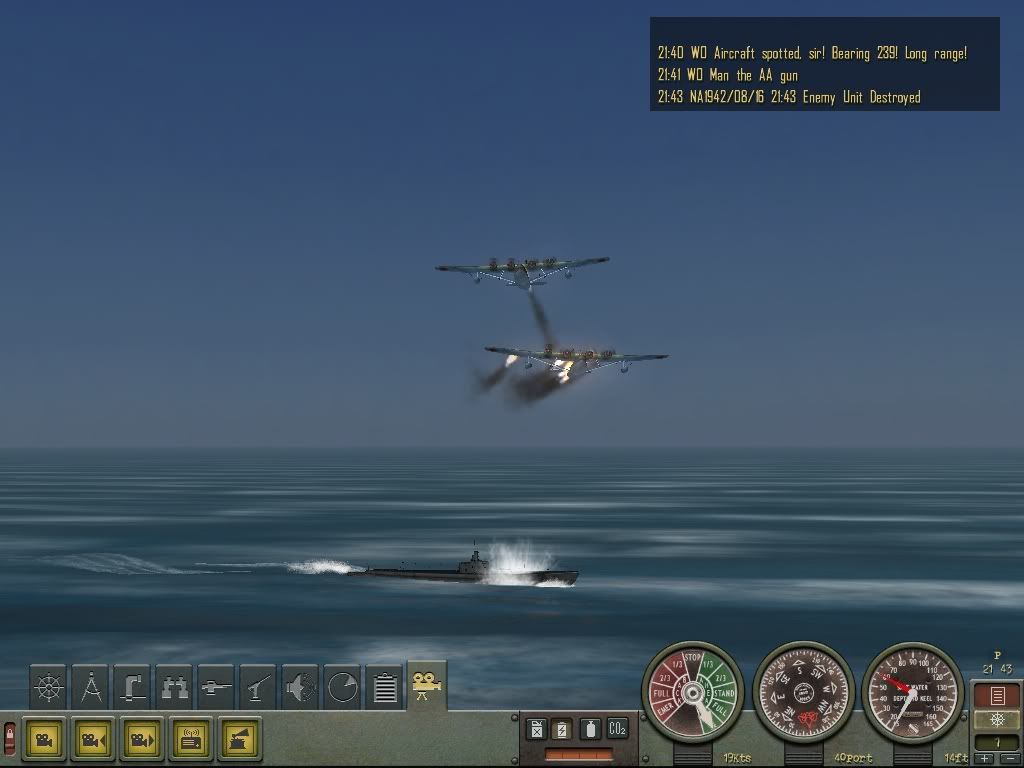Increase time compression with plus button
This screenshot has width=1024, height=768.
coord(984,759)
